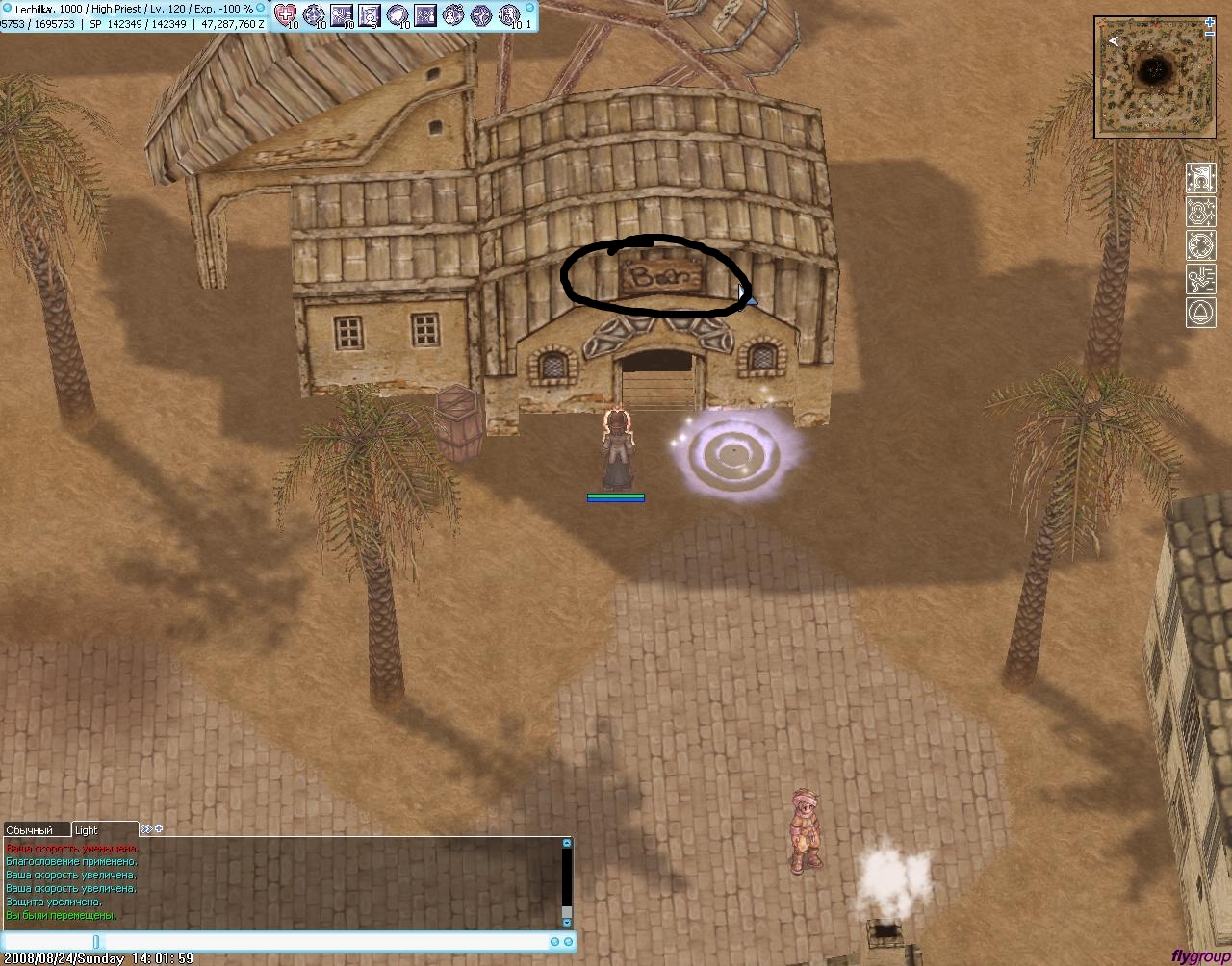This screenshot has height=966, width=1232.
Task: Zoom out the minimap with the minus button
Action: (1210, 33)
